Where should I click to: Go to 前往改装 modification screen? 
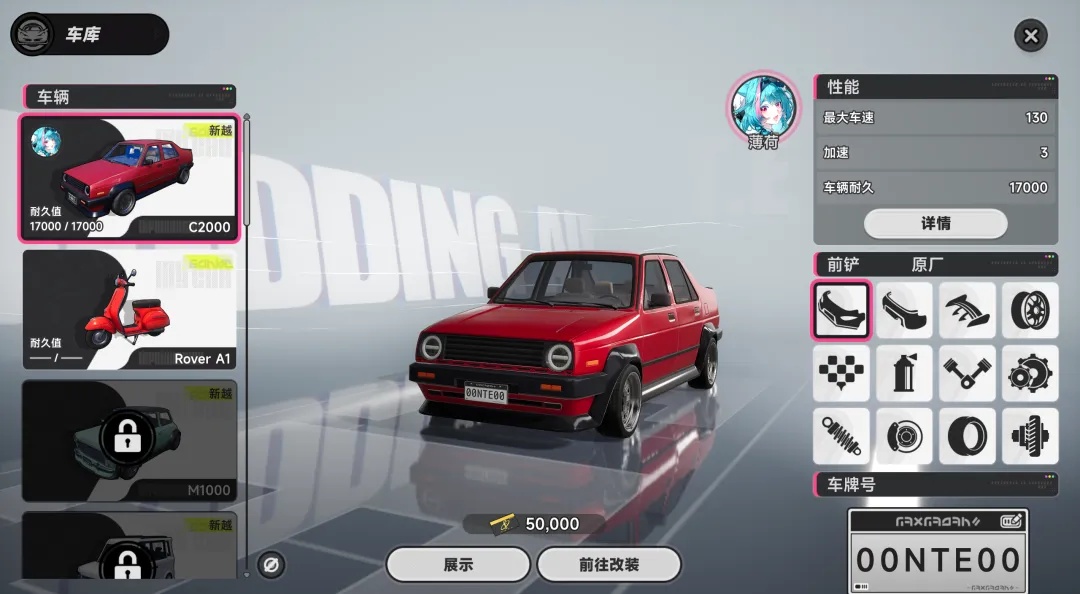(608, 564)
